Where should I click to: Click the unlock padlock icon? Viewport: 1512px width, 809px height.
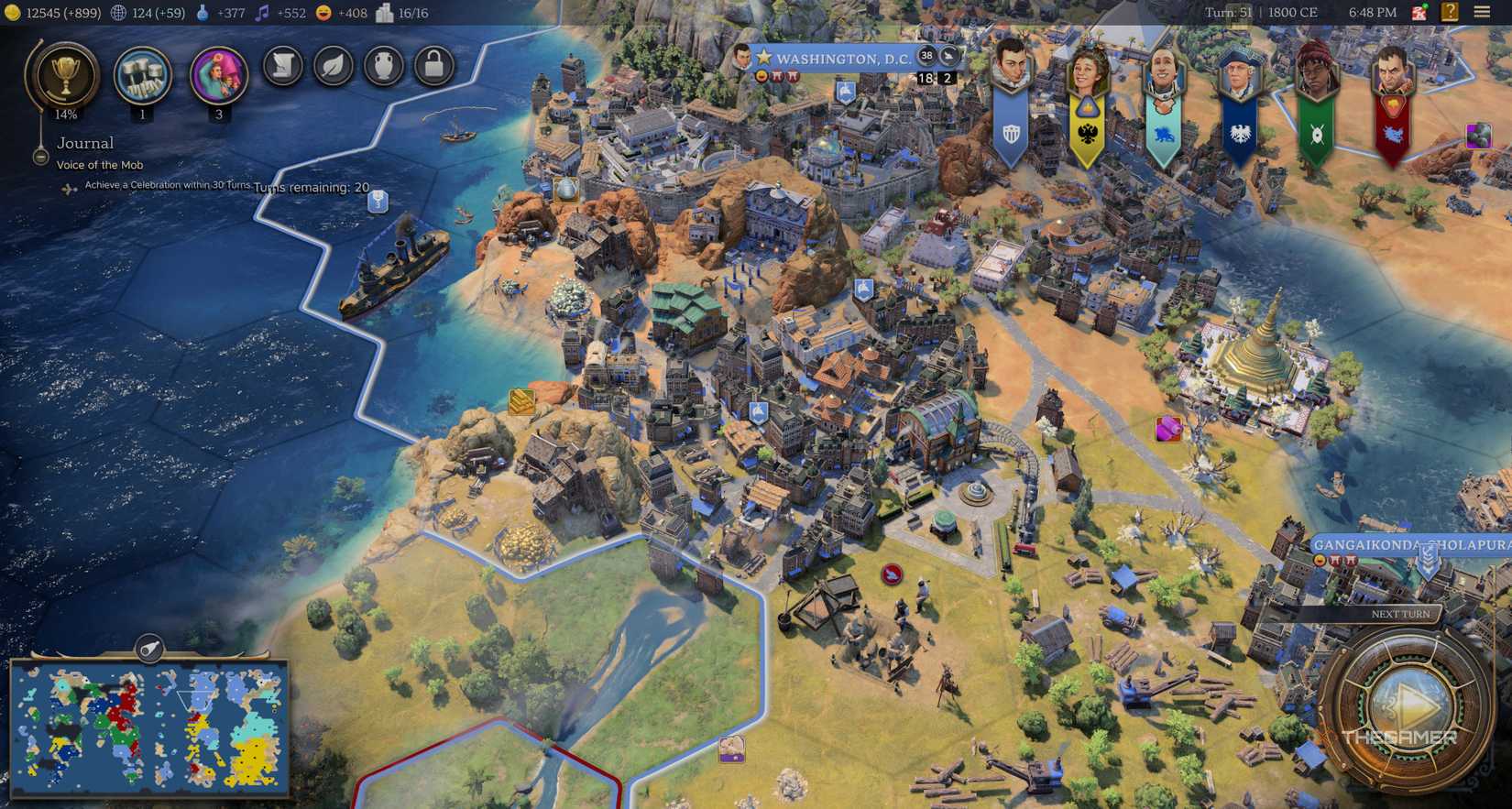pos(433,66)
